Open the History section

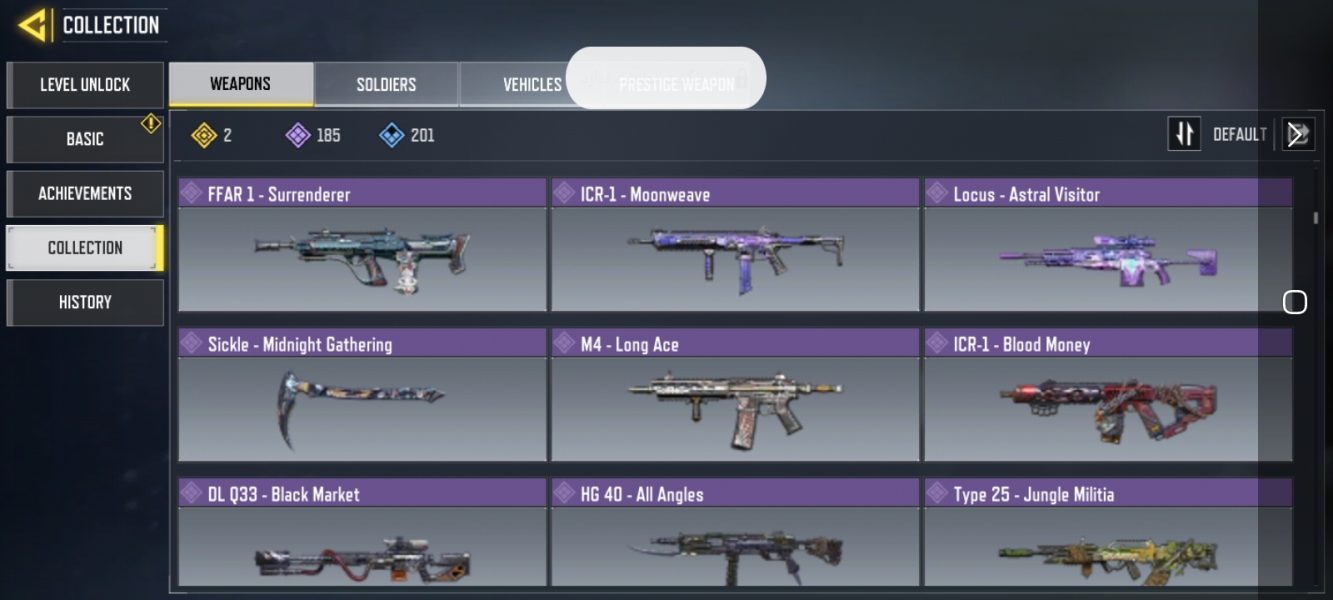85,302
